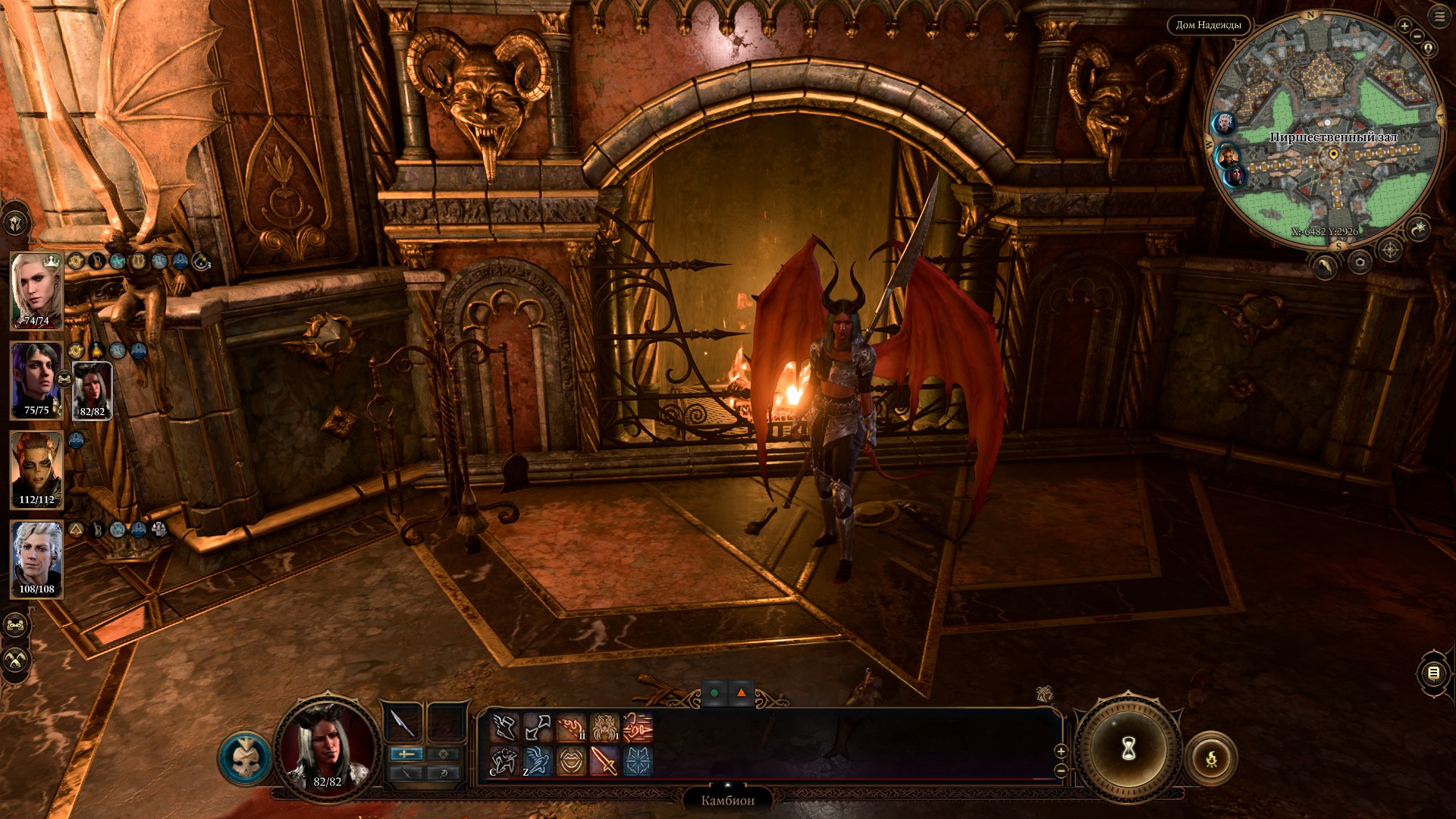Open the hamburger game menu

coord(1439,17)
